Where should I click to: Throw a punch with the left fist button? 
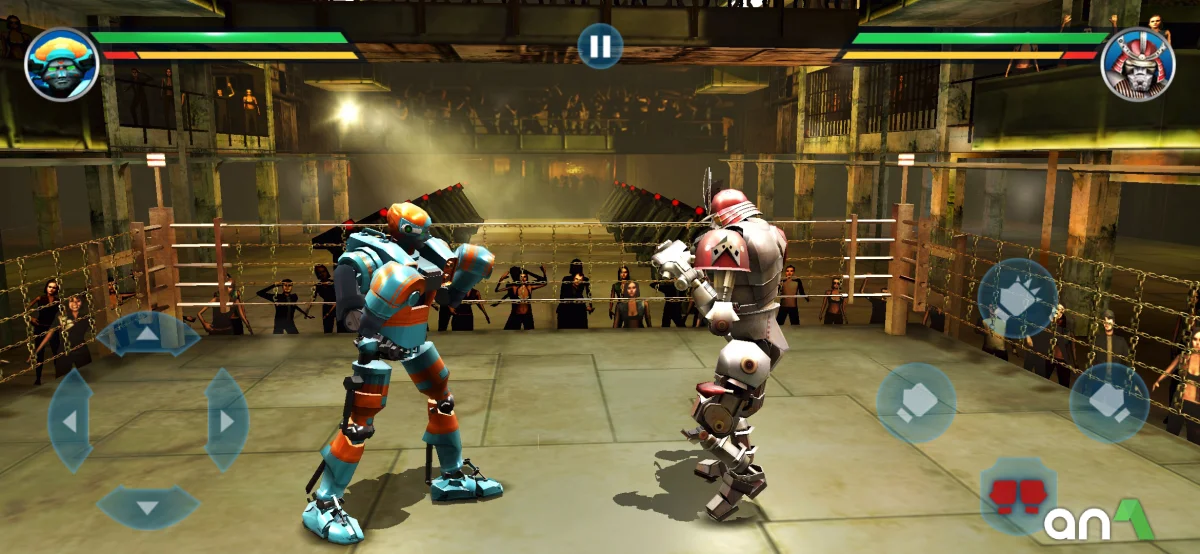point(916,402)
